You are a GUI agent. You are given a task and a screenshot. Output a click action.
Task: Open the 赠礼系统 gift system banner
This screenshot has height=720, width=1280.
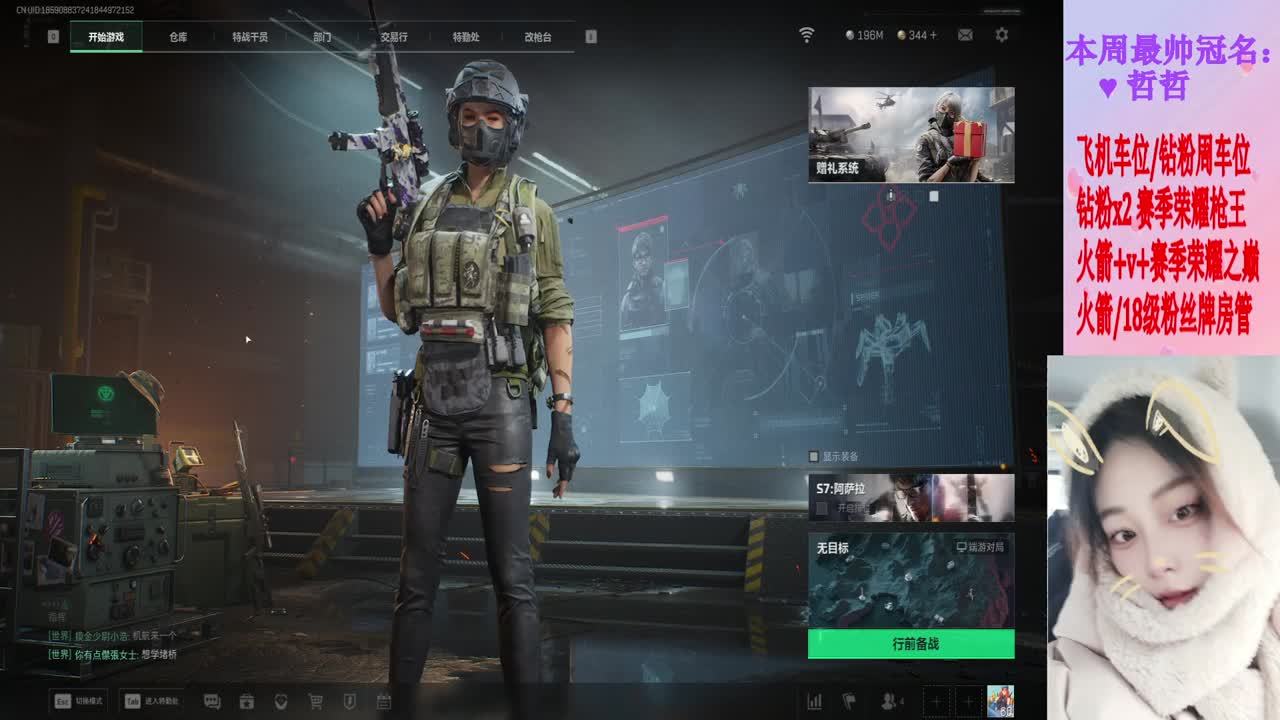(x=911, y=134)
